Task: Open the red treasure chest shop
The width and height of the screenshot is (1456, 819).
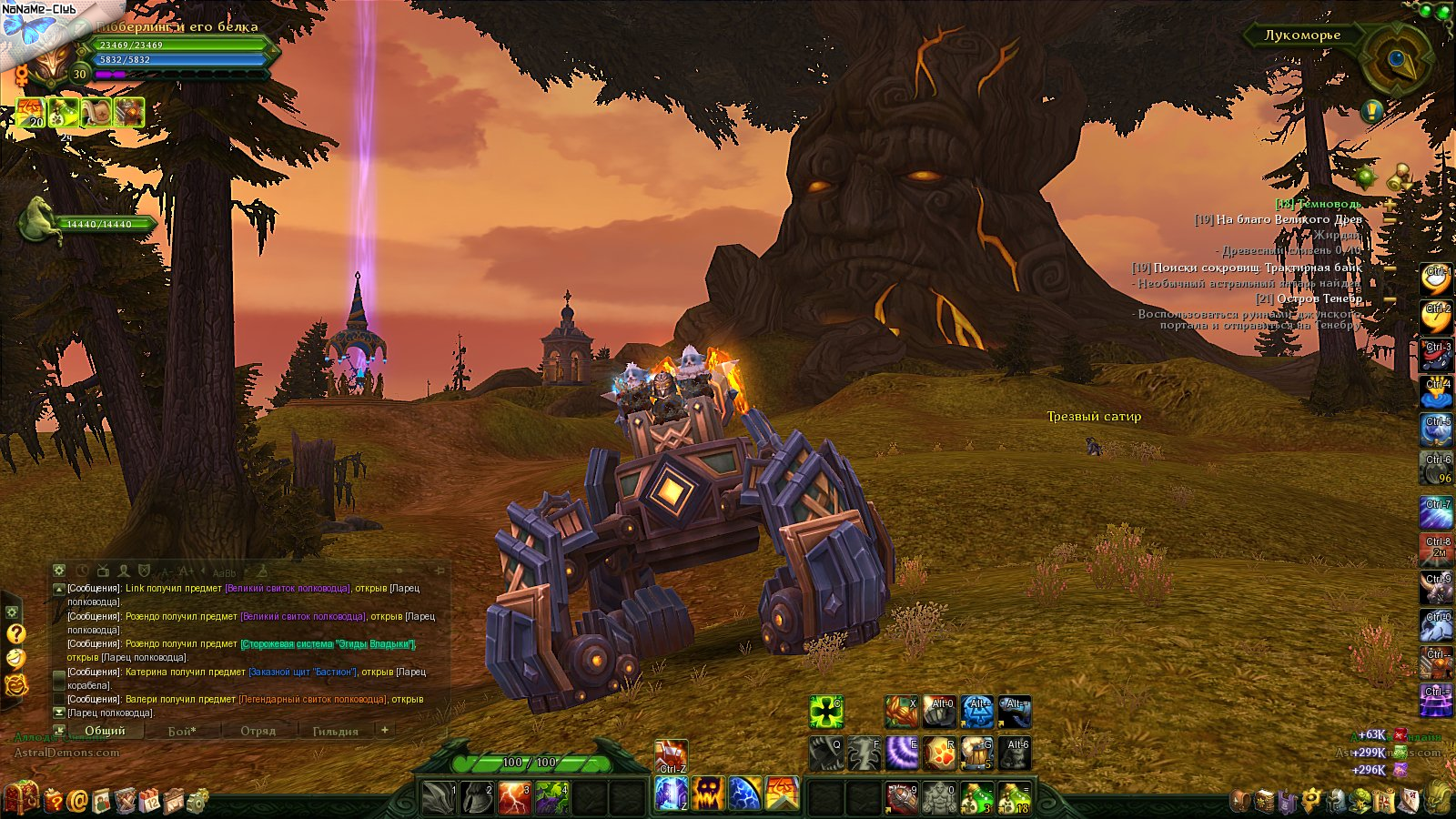Action: click(x=21, y=798)
